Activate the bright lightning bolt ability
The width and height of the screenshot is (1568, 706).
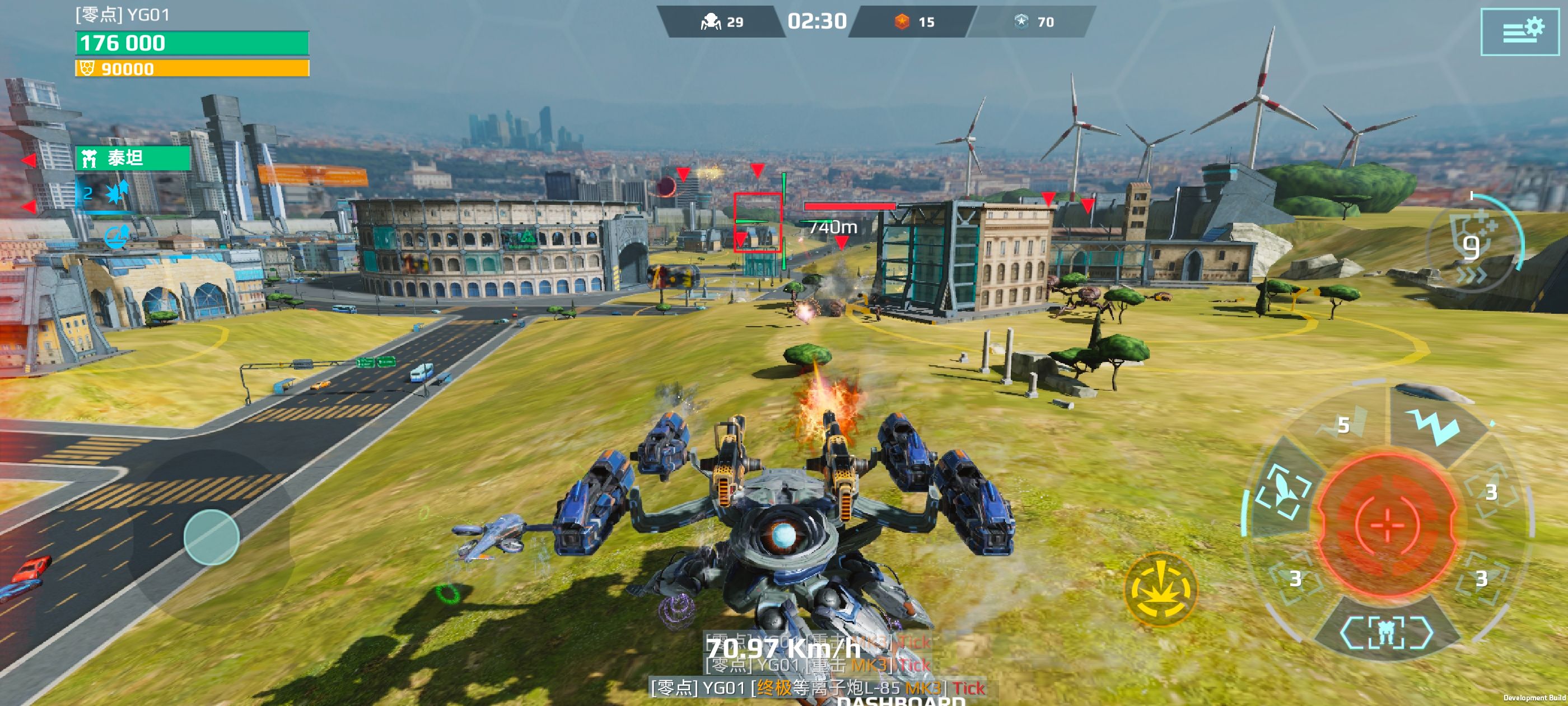click(x=1436, y=425)
